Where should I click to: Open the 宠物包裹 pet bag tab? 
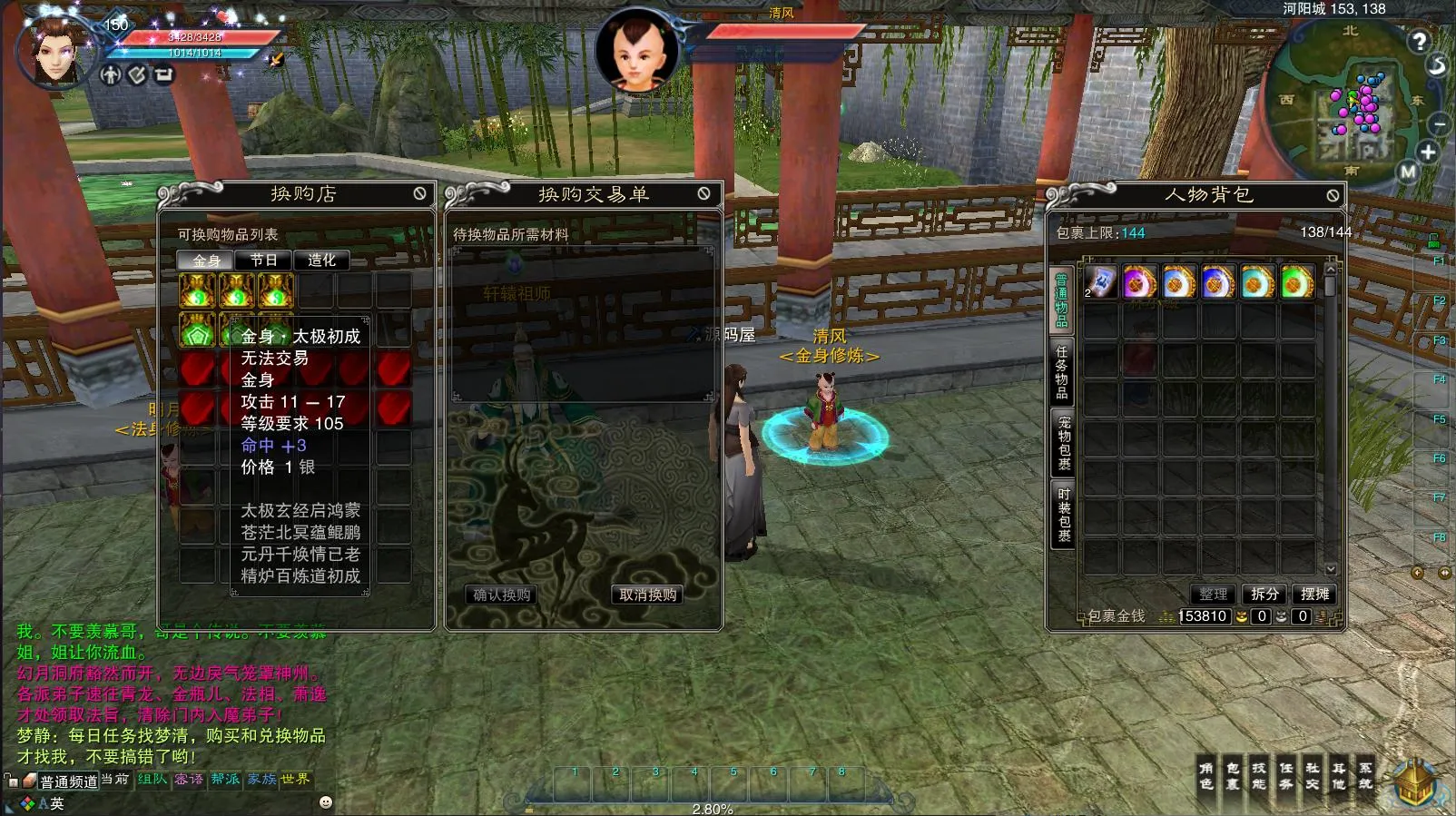point(1063,443)
